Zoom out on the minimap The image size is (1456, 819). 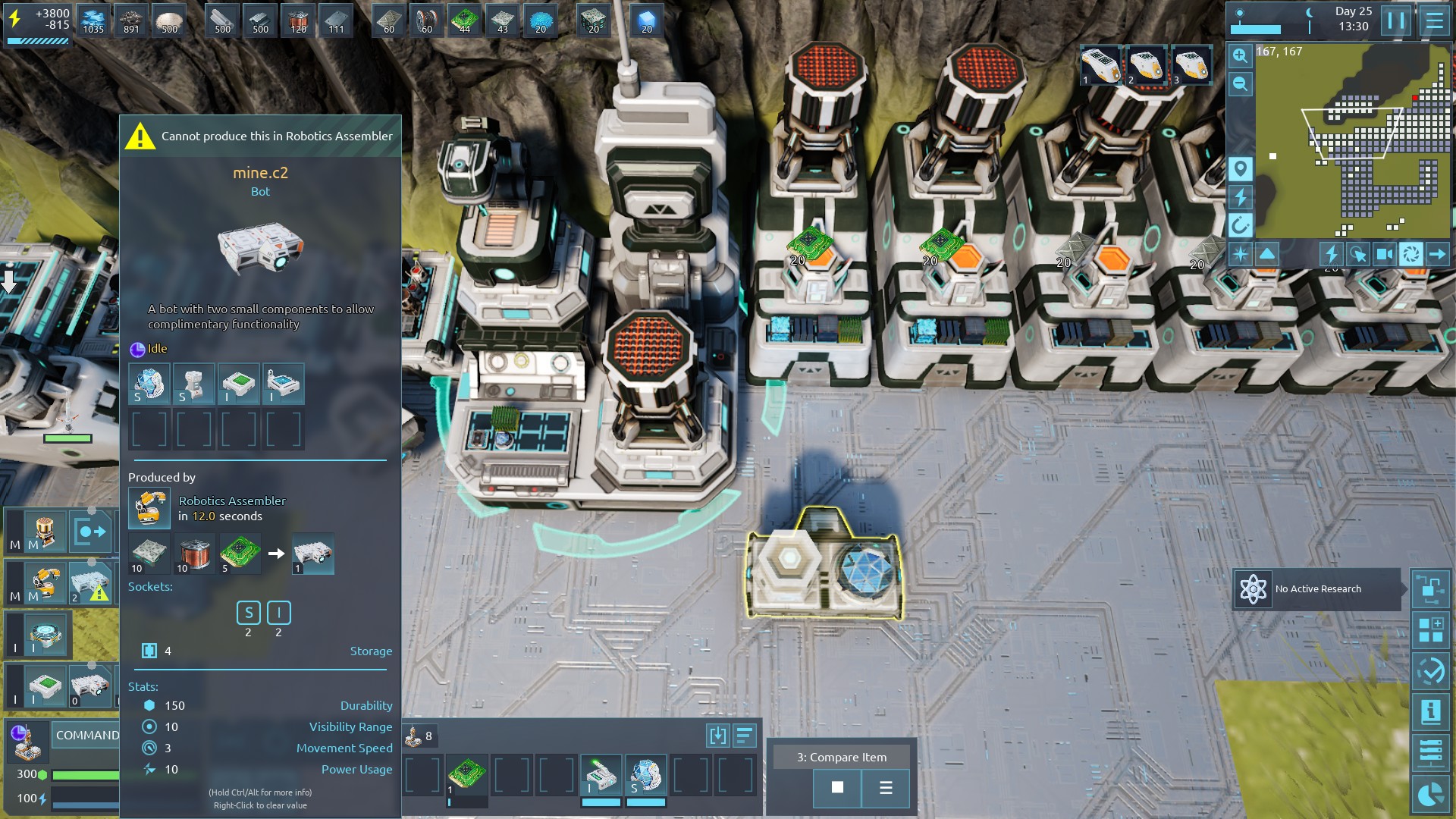[x=1240, y=83]
